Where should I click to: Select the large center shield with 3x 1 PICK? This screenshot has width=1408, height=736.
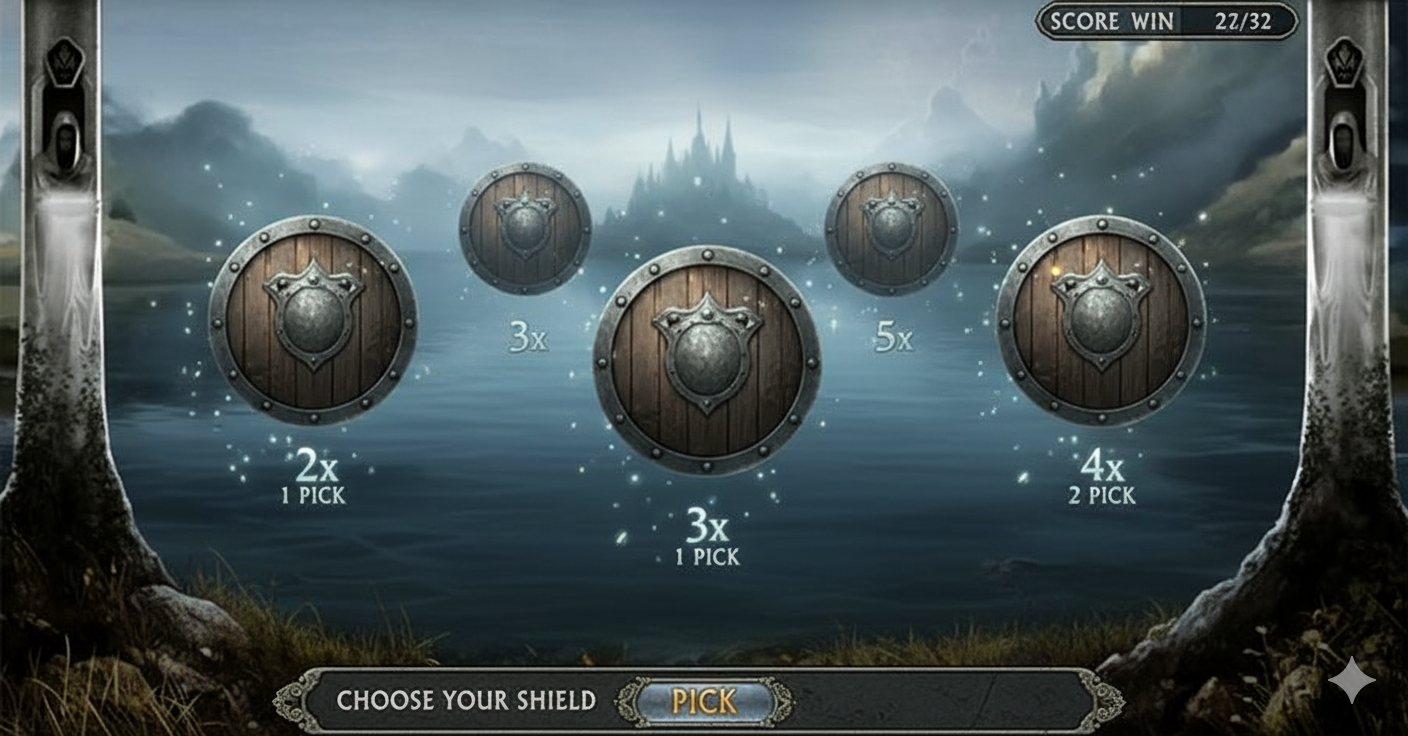(x=707, y=360)
